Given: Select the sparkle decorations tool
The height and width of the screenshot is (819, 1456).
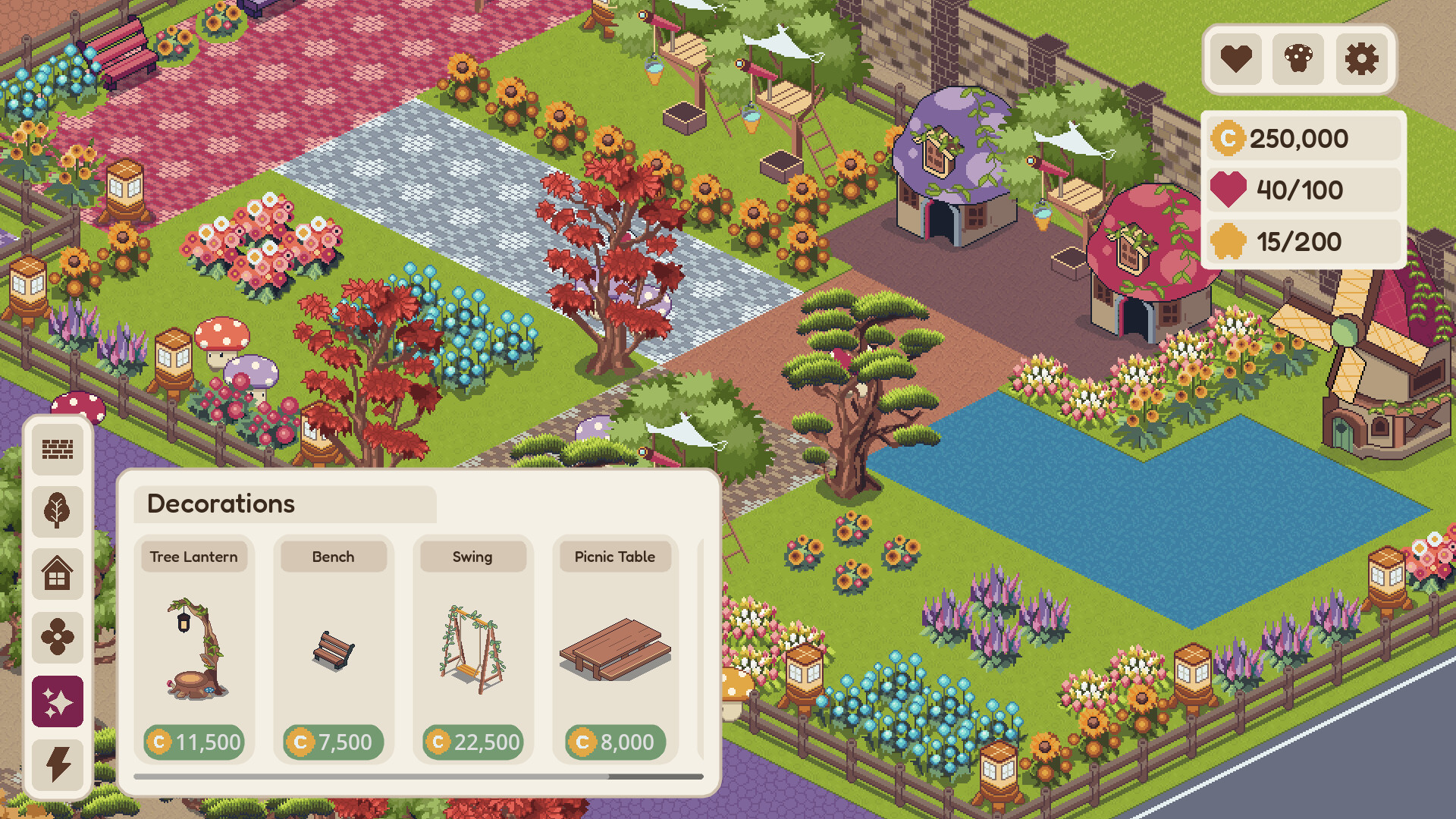Looking at the screenshot, I should click(x=58, y=701).
